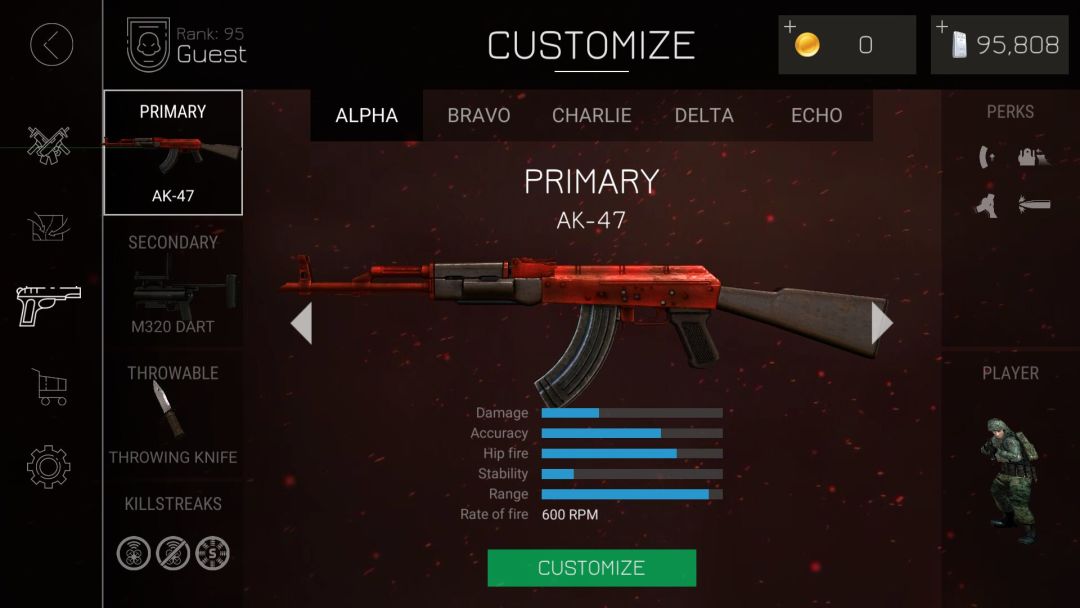This screenshot has height=608, width=1080.
Task: Choose the ALPHA loadout tab
Action: click(x=366, y=115)
